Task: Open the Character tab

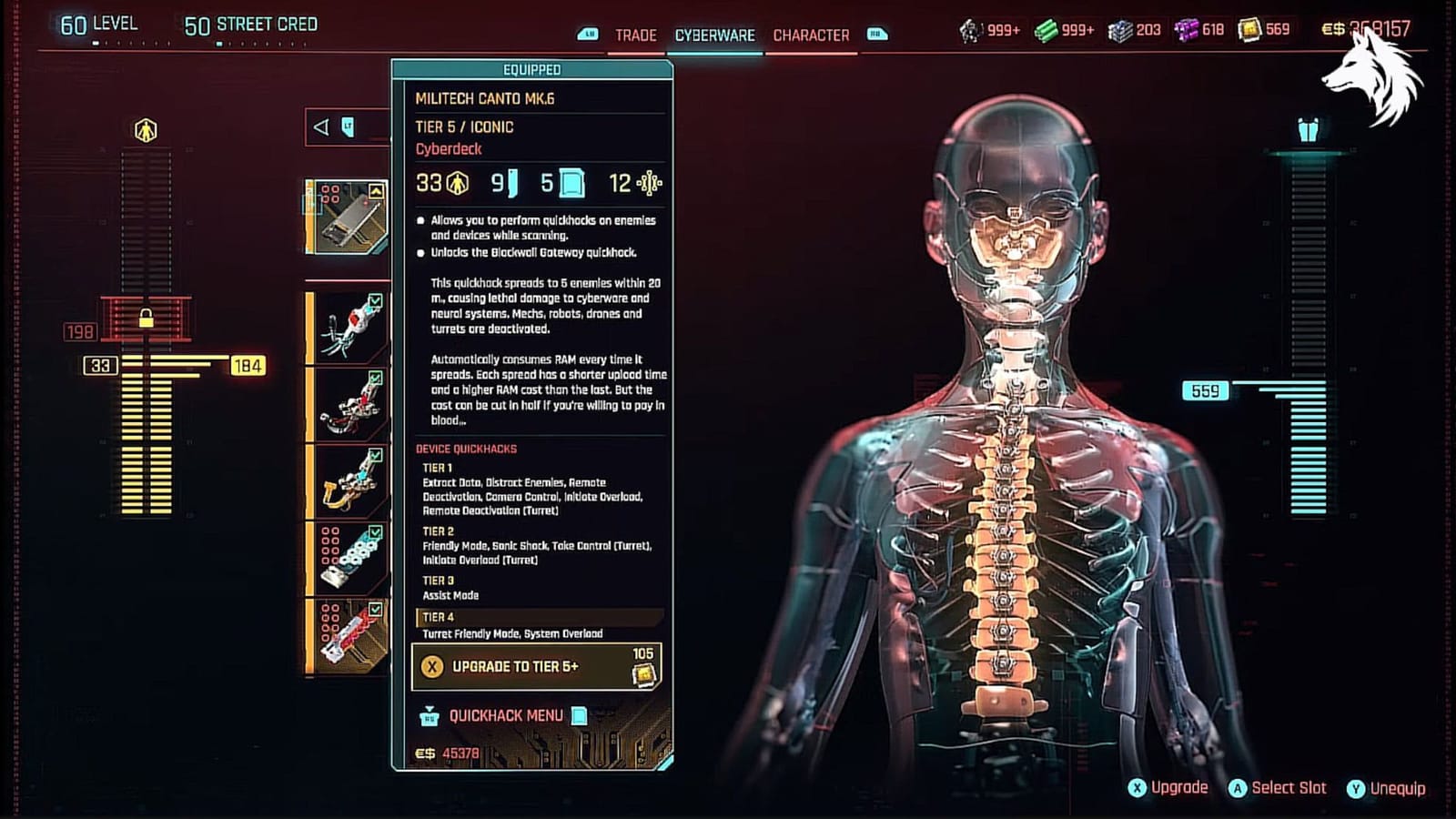Action: click(x=808, y=35)
